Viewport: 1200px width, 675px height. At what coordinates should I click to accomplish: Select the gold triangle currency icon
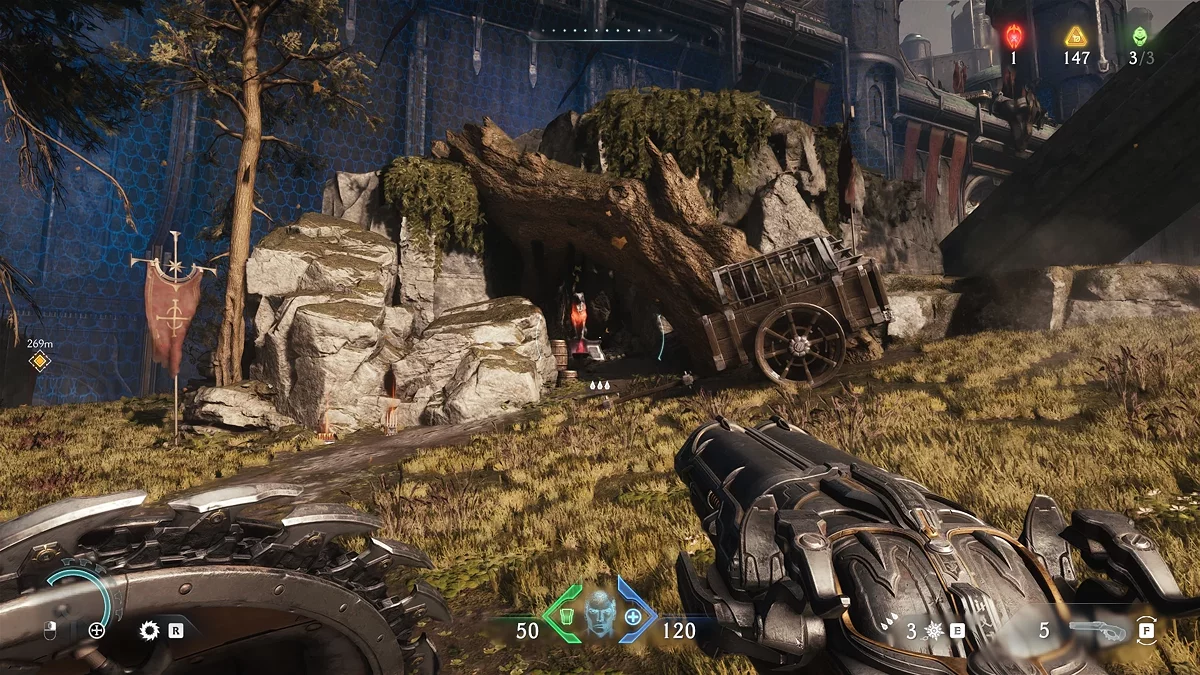[1076, 37]
